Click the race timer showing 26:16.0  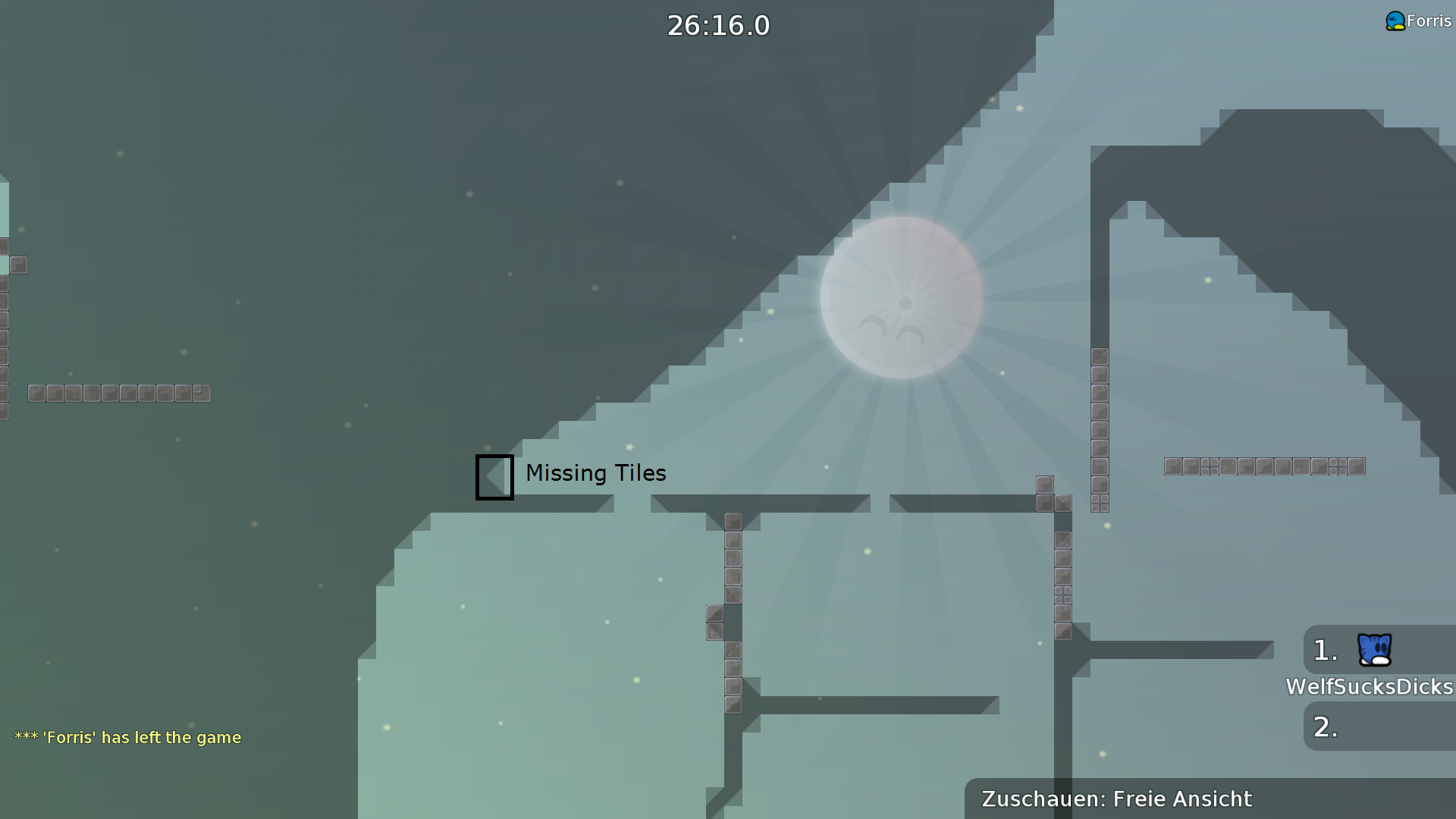click(x=719, y=25)
